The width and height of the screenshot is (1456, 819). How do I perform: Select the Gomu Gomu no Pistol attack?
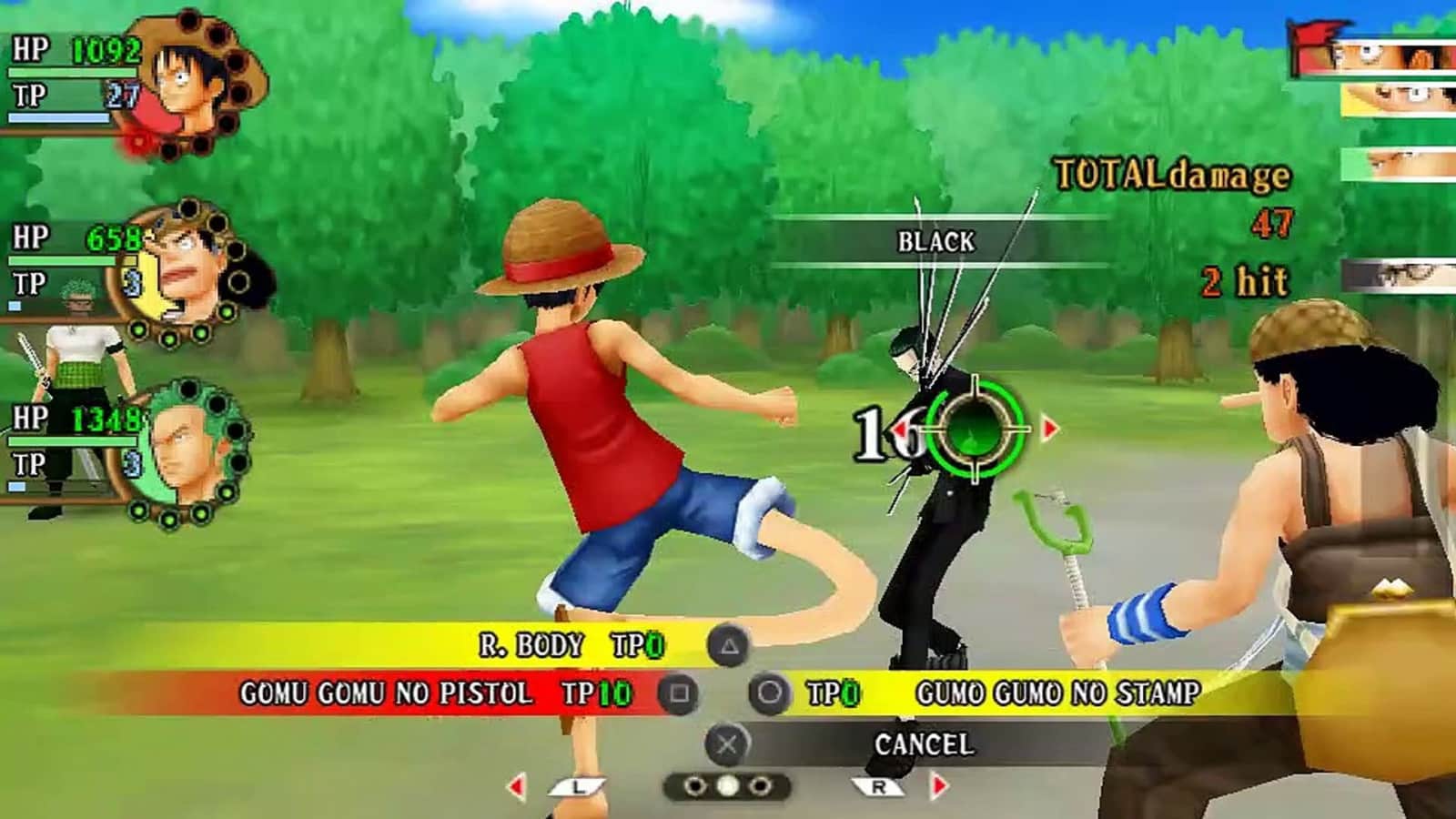(x=387, y=693)
